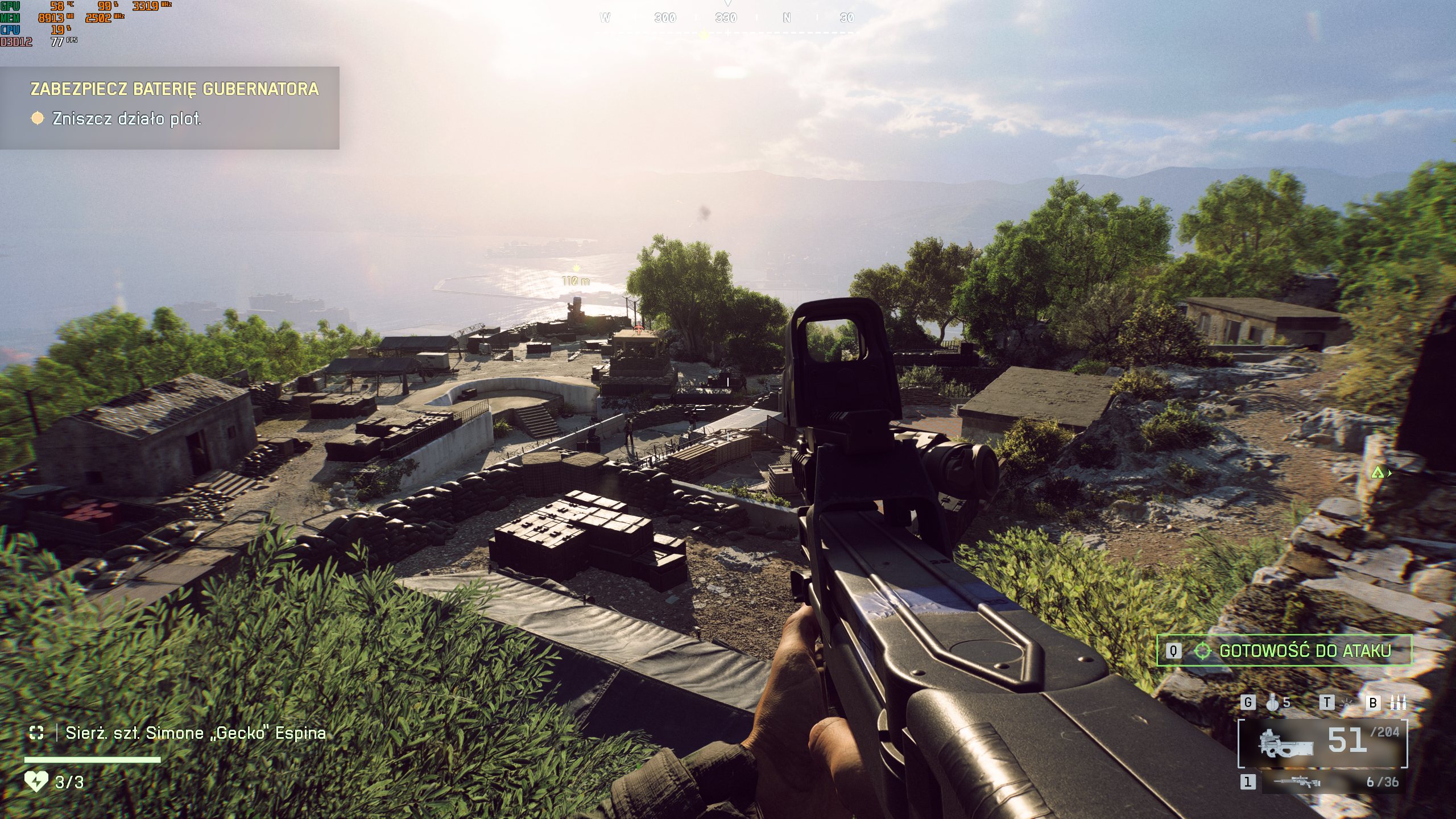Open the Zabezpiecz Baterię Gubernatora objective tracker
Screen dimensions: 1456x819
(174, 89)
